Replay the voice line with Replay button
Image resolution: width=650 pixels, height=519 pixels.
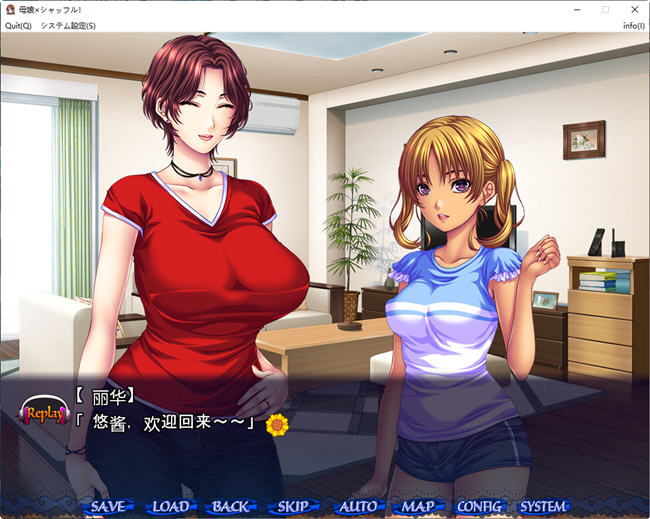tap(45, 412)
